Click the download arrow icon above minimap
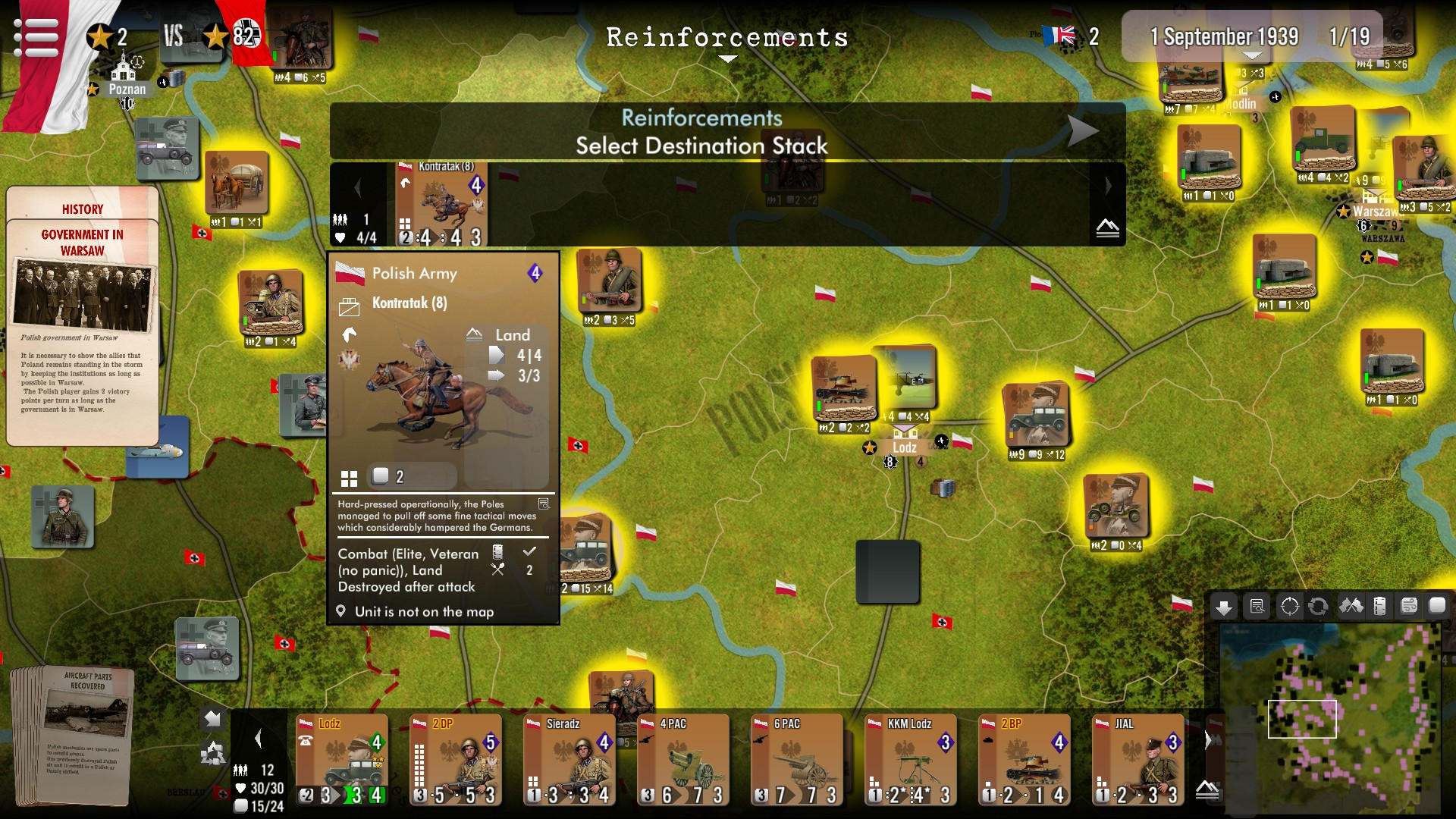Viewport: 1456px width, 819px height. [1223, 605]
